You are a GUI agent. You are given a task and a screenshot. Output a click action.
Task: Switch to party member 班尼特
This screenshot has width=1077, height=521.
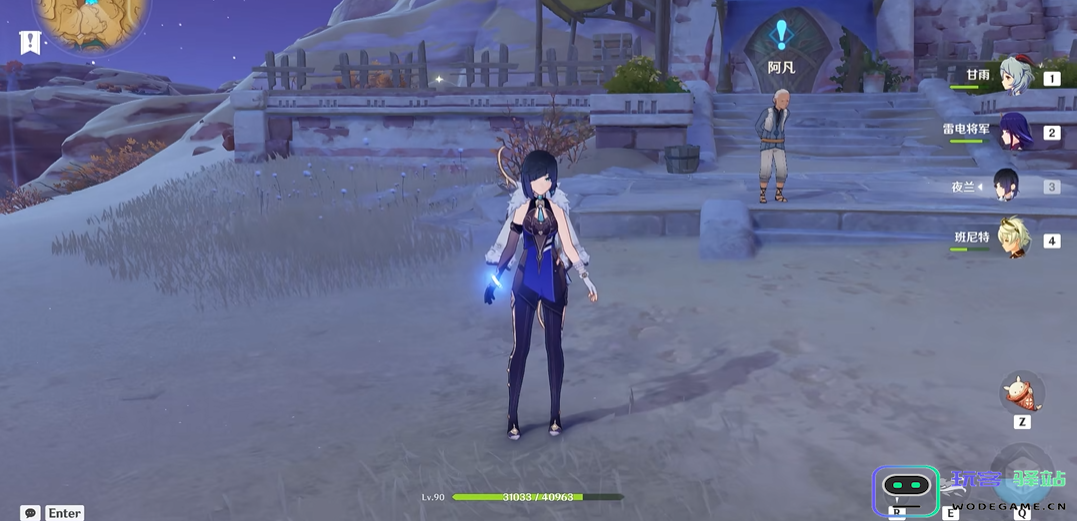pos(1014,240)
